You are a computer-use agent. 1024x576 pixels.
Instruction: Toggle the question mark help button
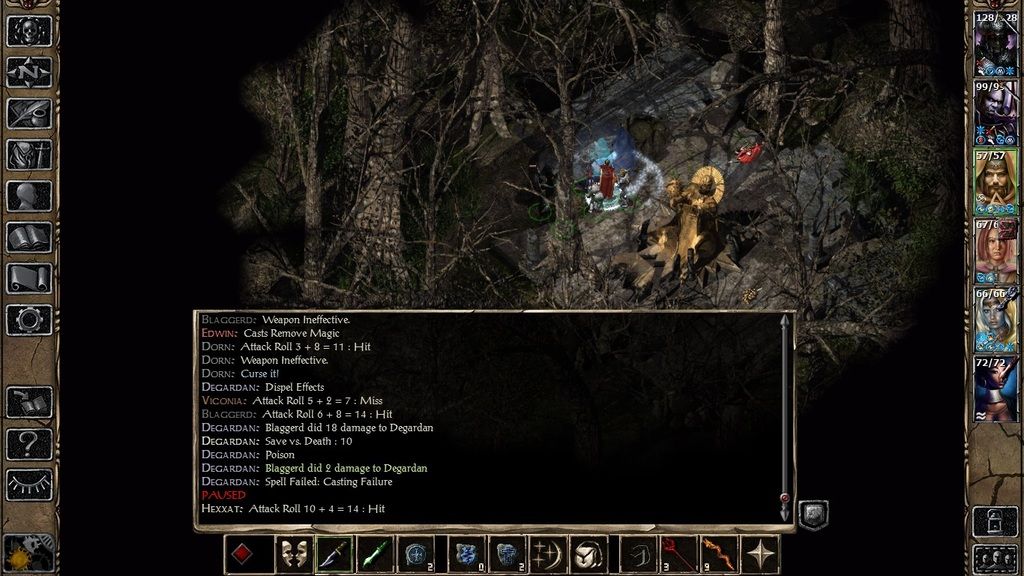(28, 443)
